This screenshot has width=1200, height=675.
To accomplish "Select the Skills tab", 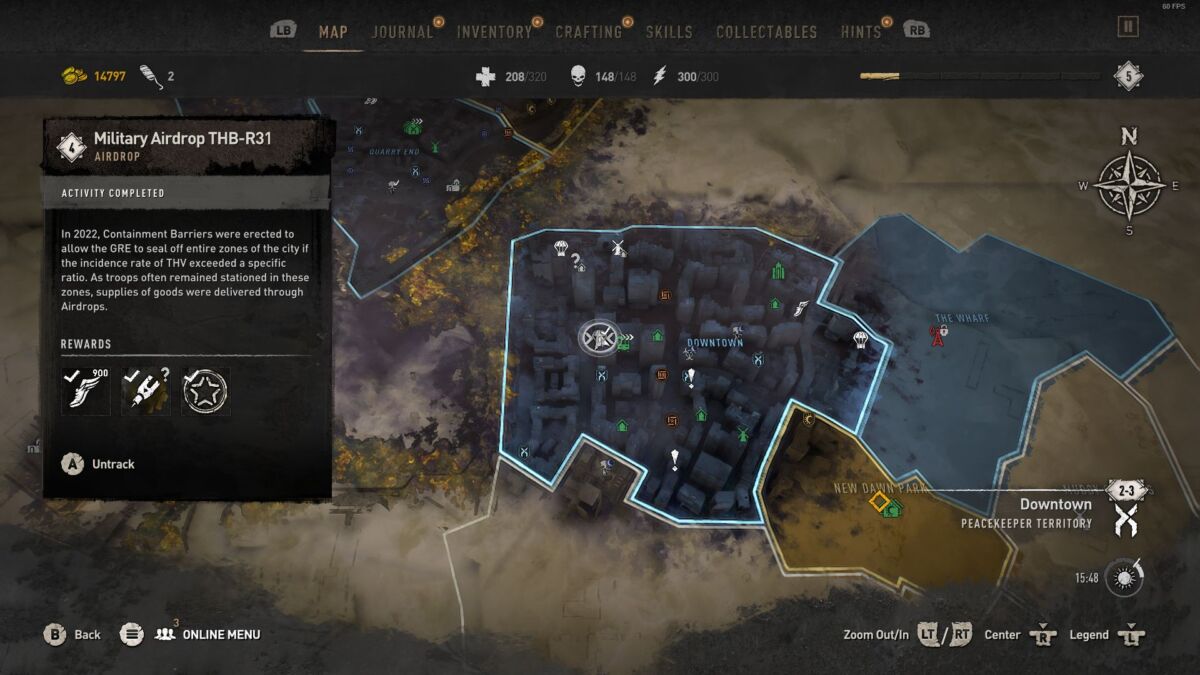I will pos(669,32).
